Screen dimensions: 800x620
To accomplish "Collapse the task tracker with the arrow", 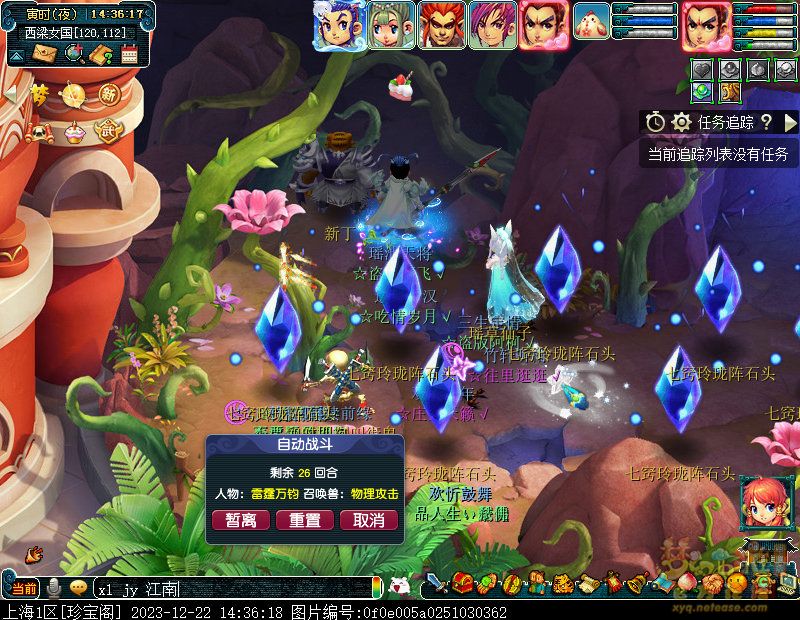I will [x=790, y=122].
